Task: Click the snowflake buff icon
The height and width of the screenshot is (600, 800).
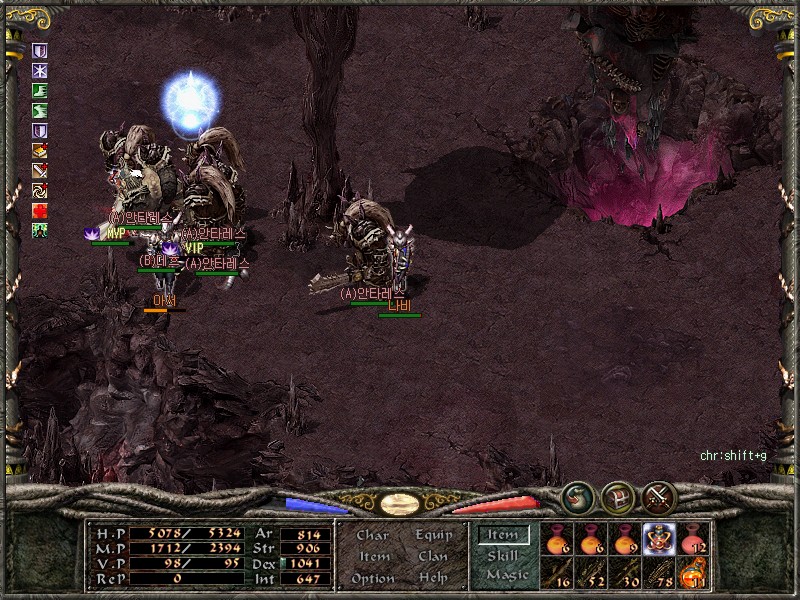Action: (x=40, y=71)
